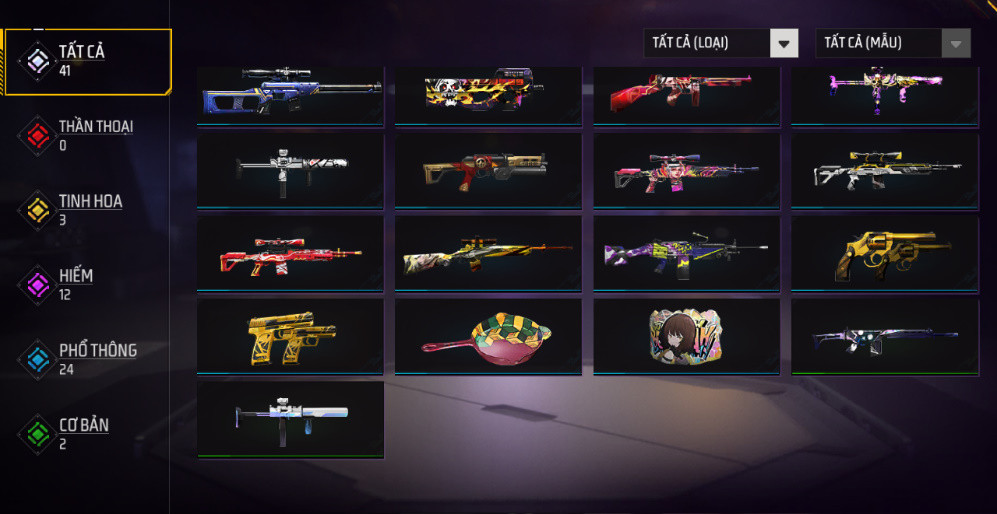Show the Tinh Hoa skins
Viewport: 997px width, 514px height.
coord(88,209)
